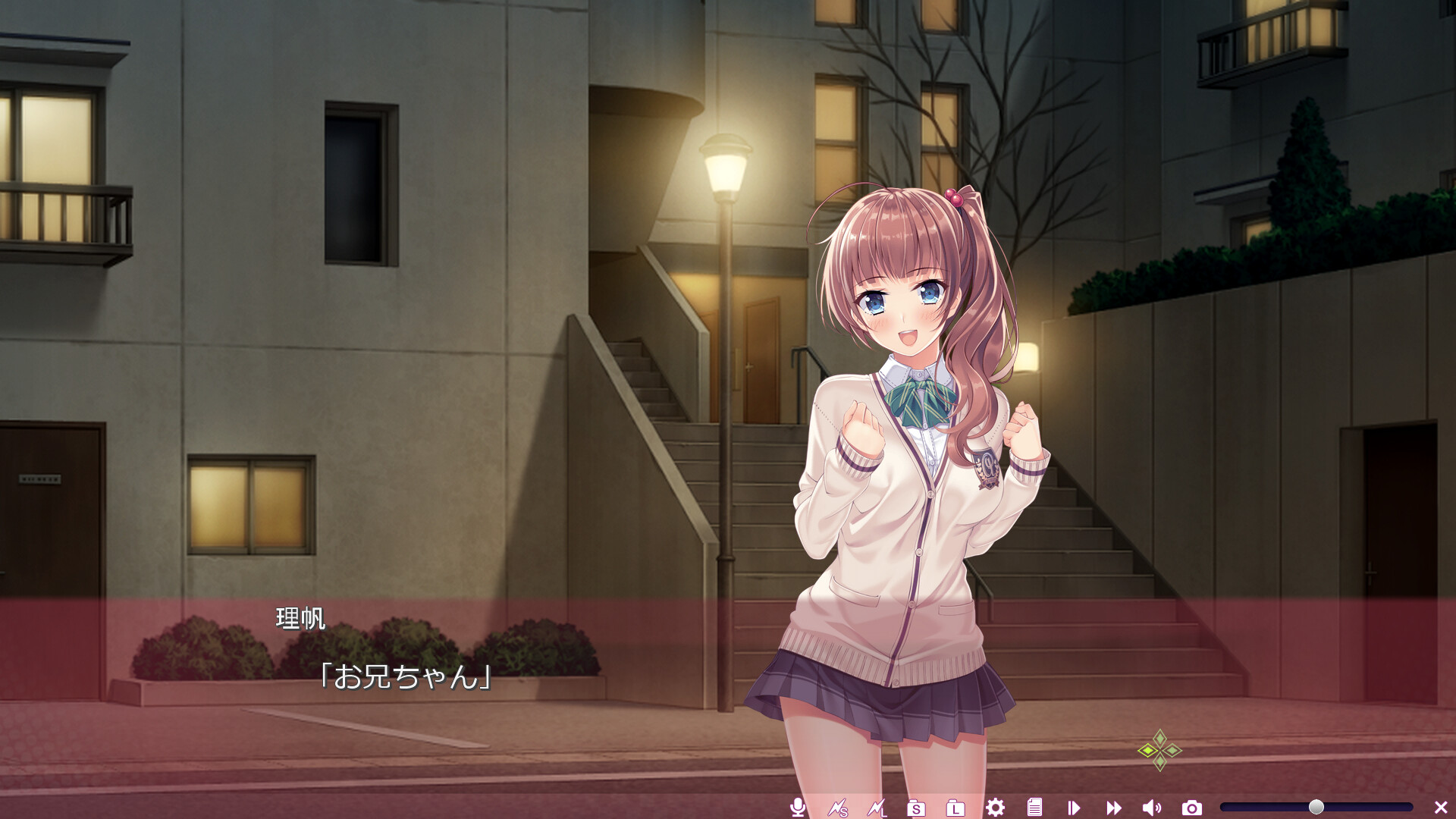Hide the message window with the X
This screenshot has height=819, width=1456.
click(1441, 808)
